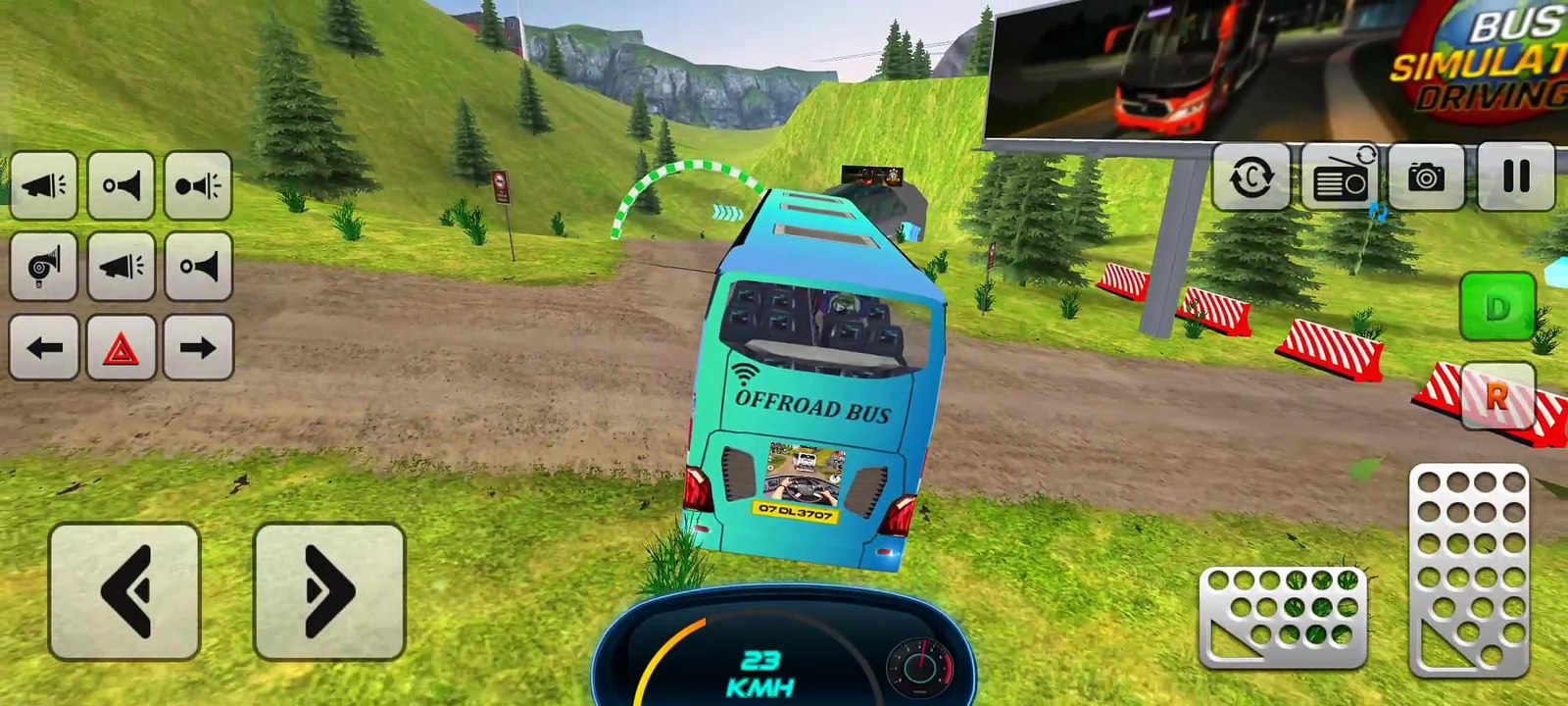Steer right with the large chevron button

tap(329, 591)
